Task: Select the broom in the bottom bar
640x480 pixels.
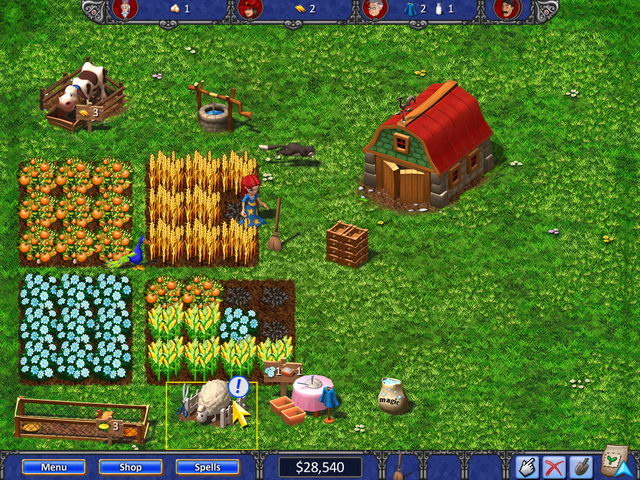Action: pos(398,466)
